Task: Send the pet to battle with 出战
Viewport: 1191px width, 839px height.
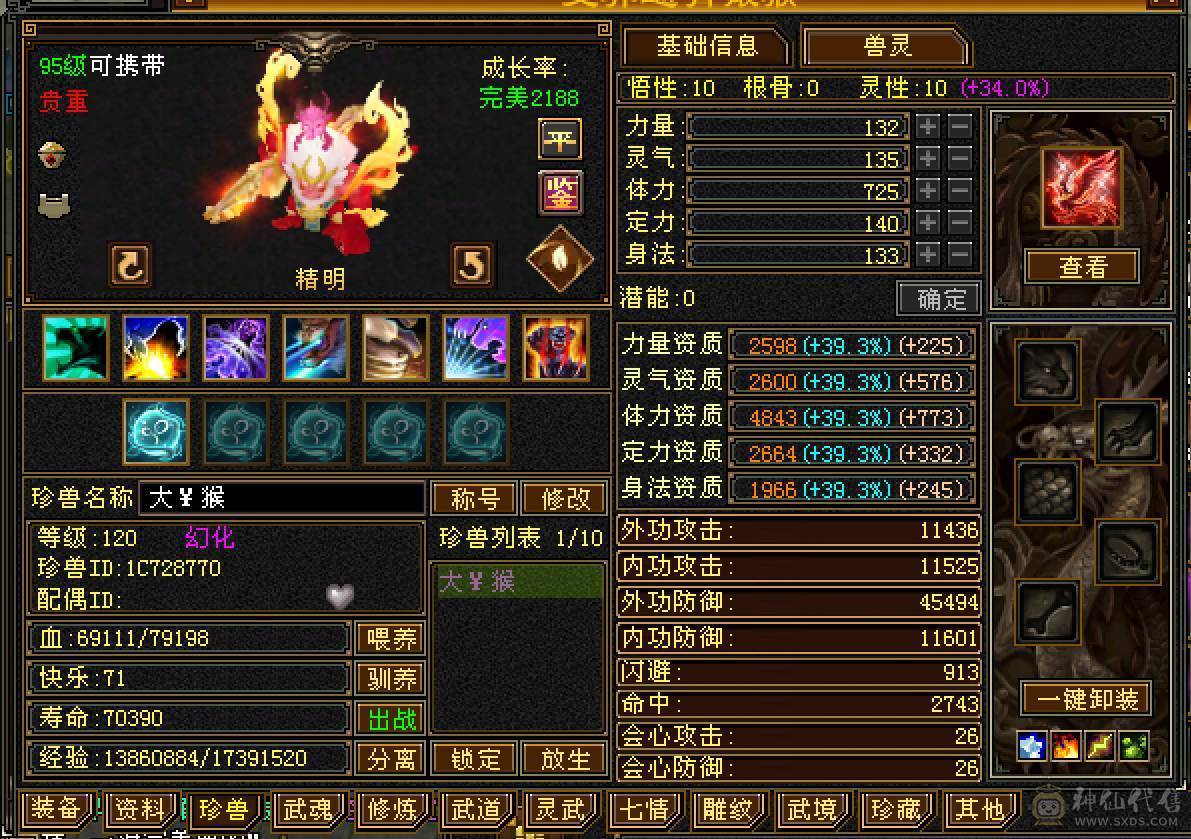Action: point(390,718)
